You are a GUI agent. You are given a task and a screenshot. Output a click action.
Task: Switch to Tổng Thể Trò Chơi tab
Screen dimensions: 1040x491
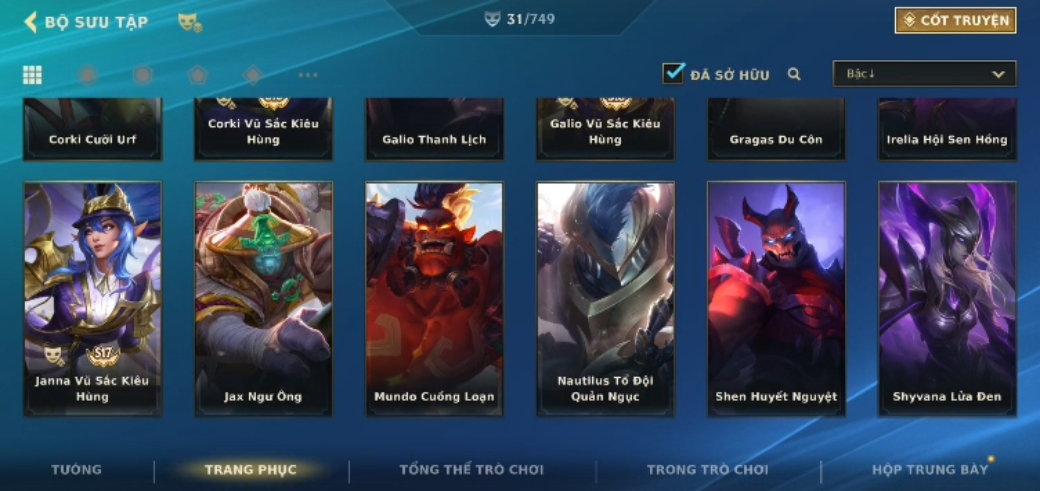(x=471, y=470)
